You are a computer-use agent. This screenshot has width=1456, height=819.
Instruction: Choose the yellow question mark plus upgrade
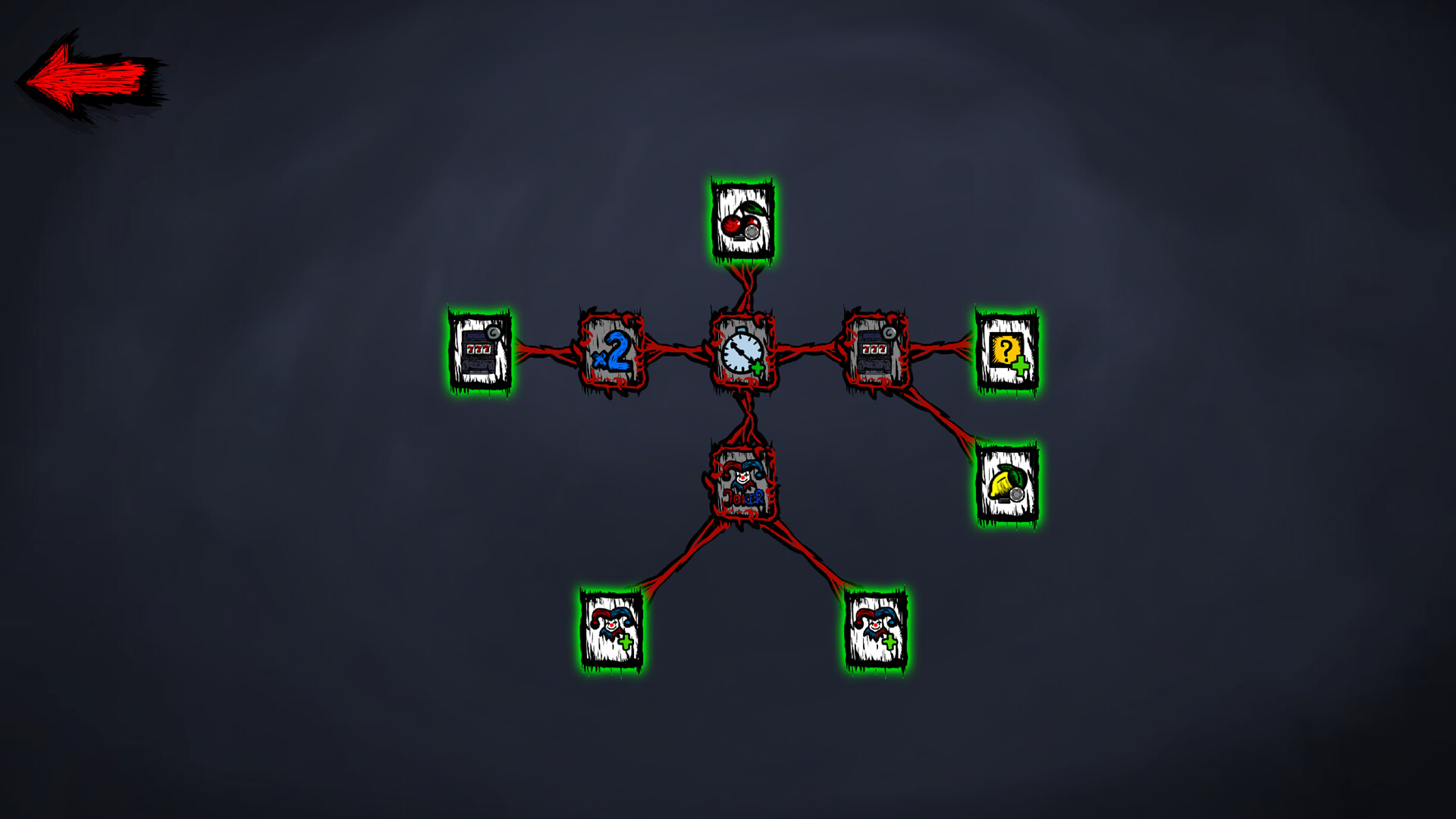[x=1006, y=351]
